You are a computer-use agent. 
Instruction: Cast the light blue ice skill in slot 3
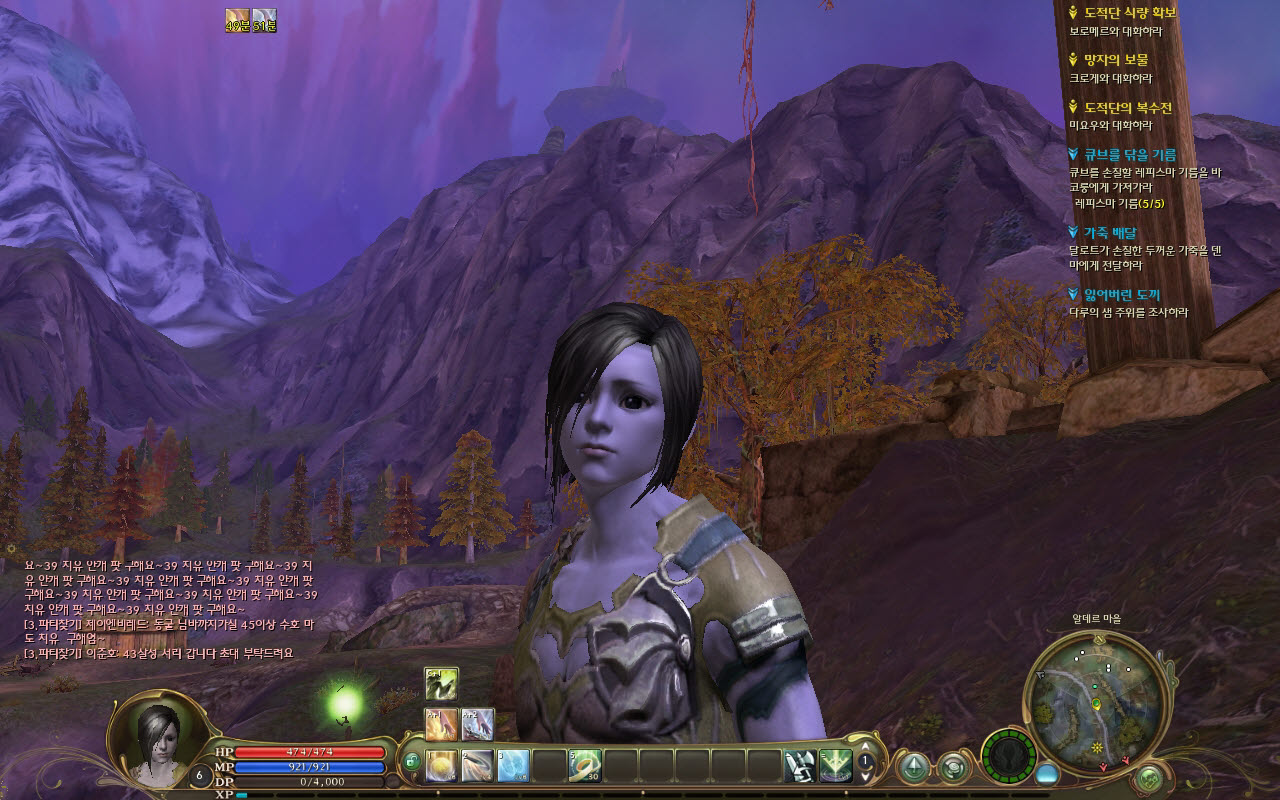513,766
